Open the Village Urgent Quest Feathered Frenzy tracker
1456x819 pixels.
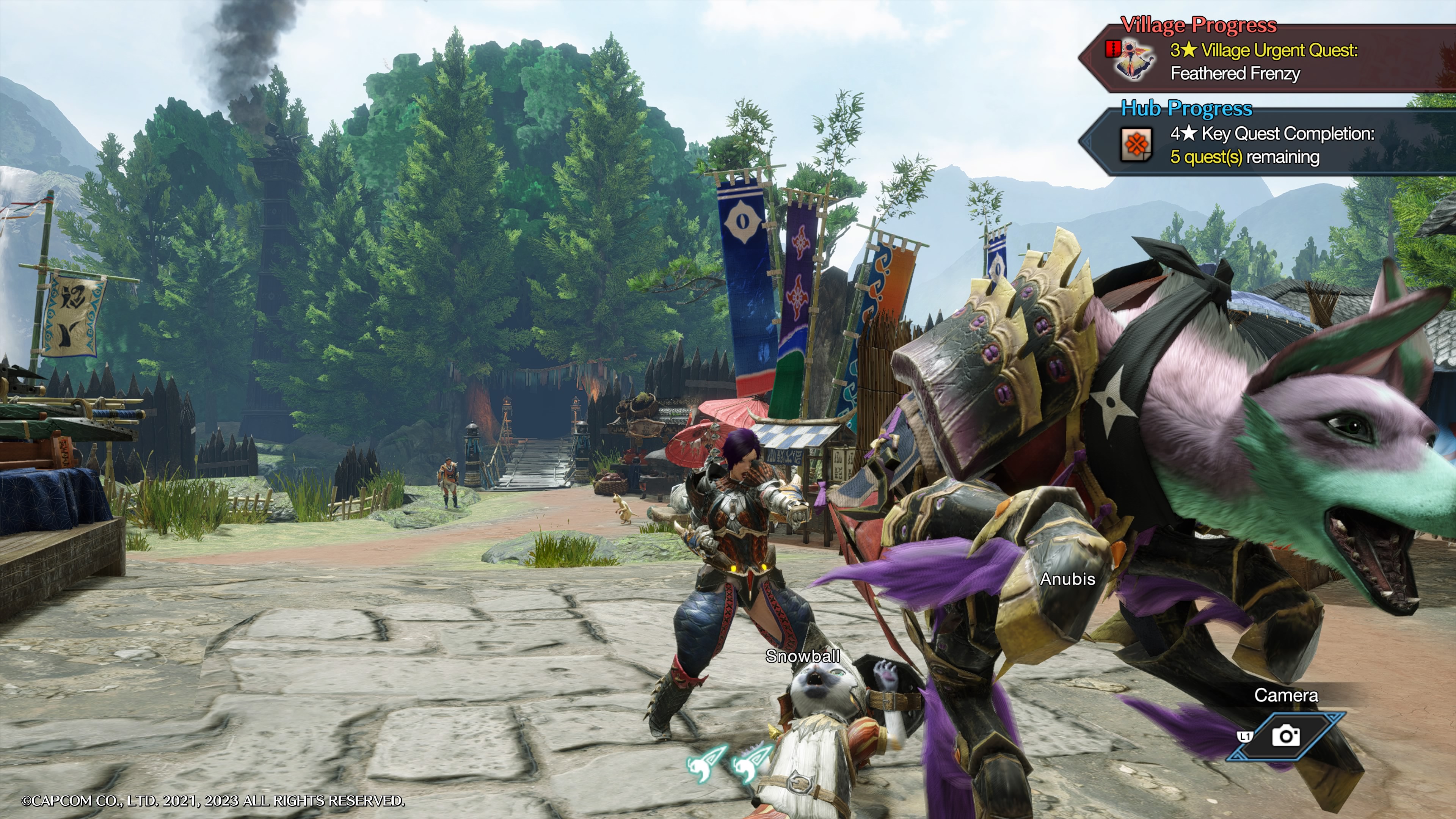coord(1263,62)
